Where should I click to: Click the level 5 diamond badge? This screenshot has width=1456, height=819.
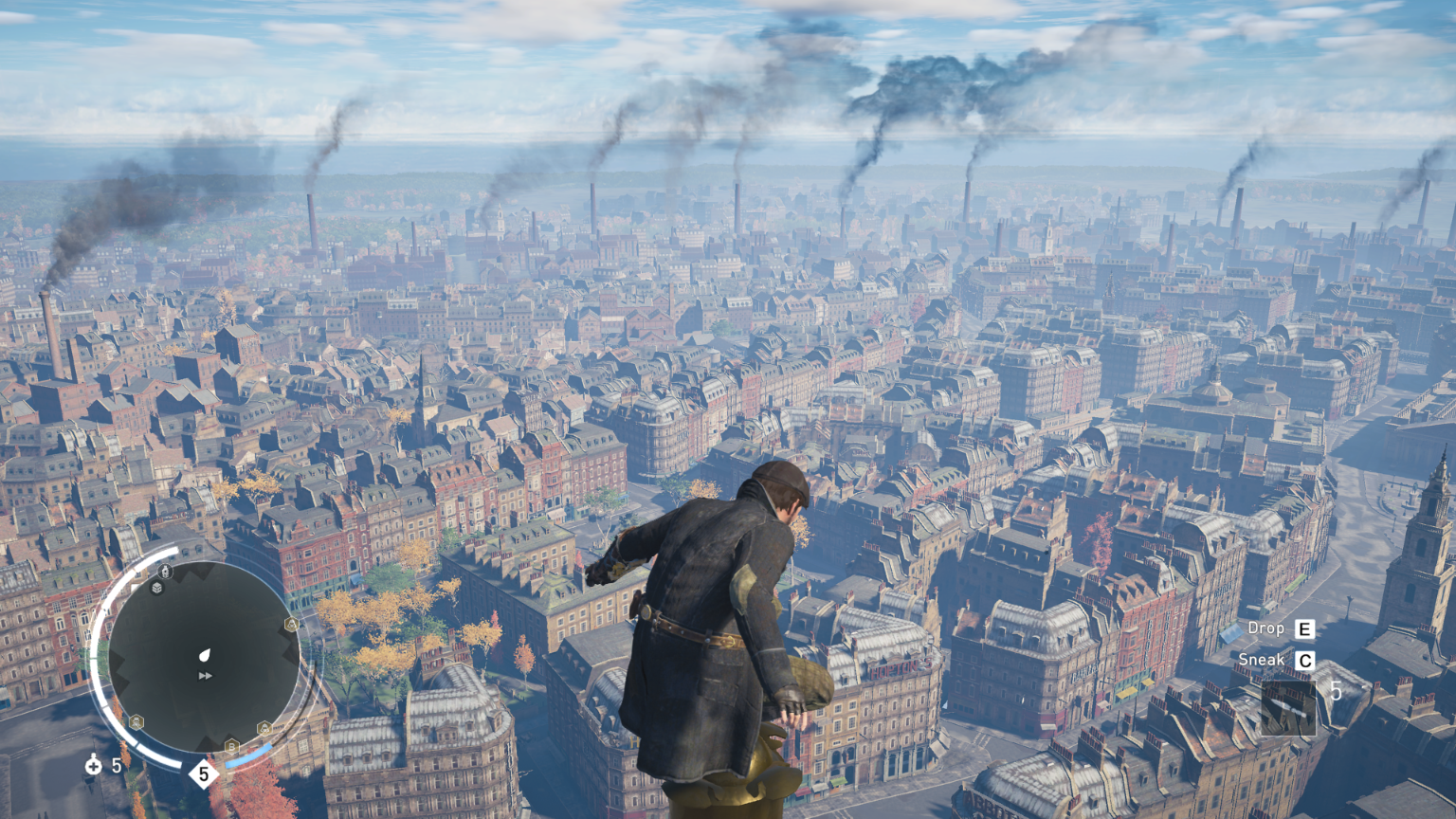click(203, 774)
